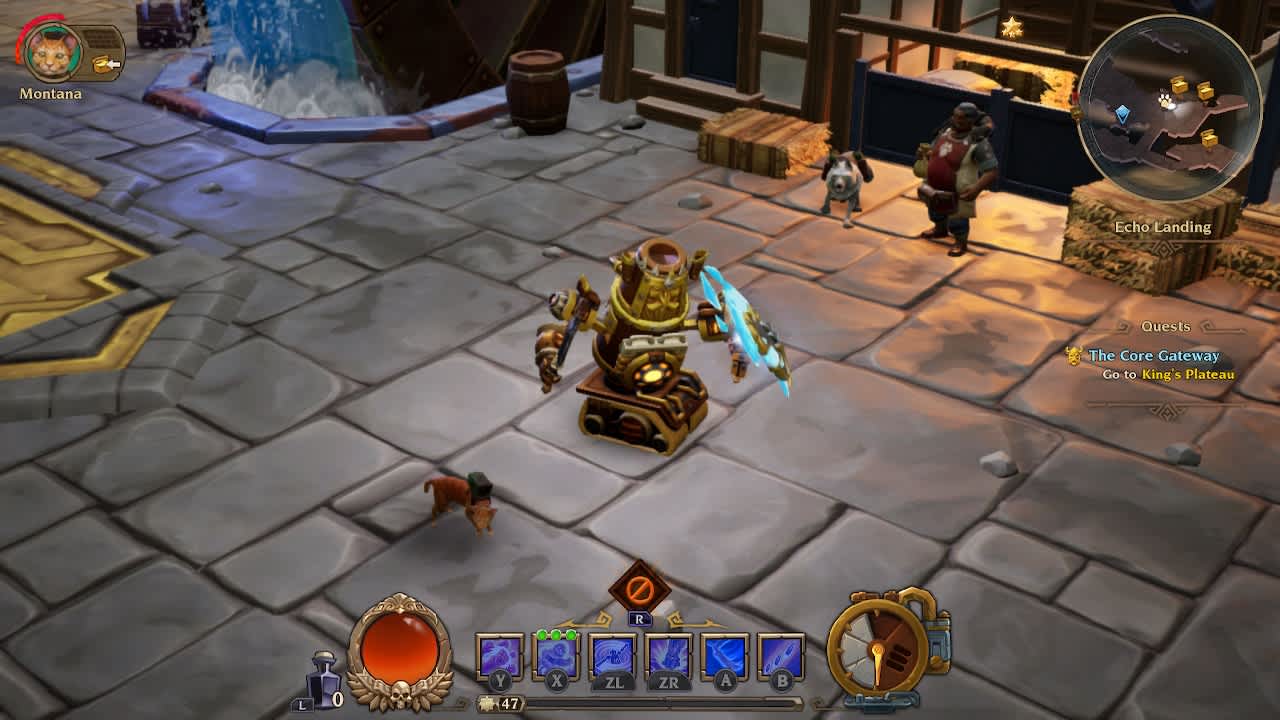Click the ZL whirlwind skill icon
This screenshot has width=1280, height=720.
[x=611, y=657]
